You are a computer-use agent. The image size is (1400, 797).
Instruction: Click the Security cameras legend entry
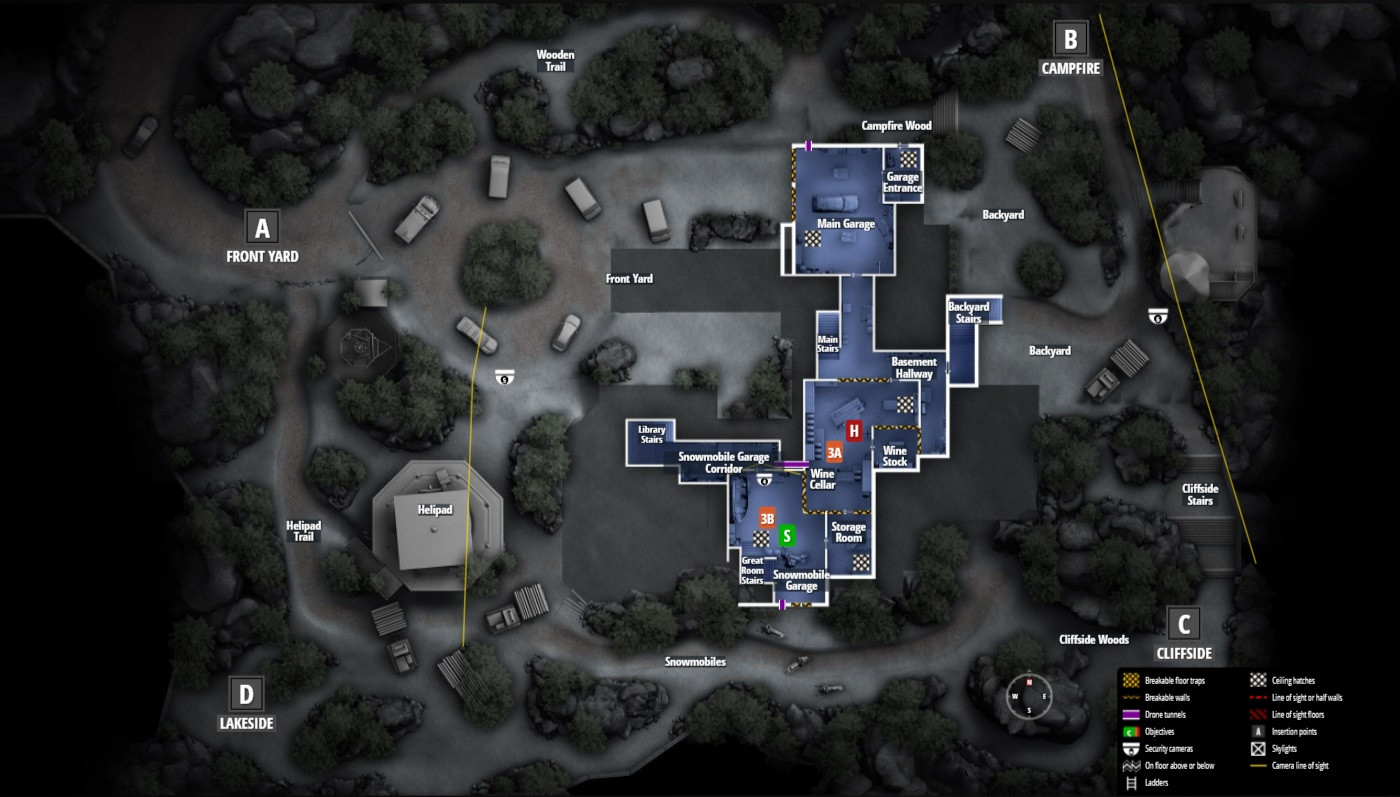coord(1169,749)
